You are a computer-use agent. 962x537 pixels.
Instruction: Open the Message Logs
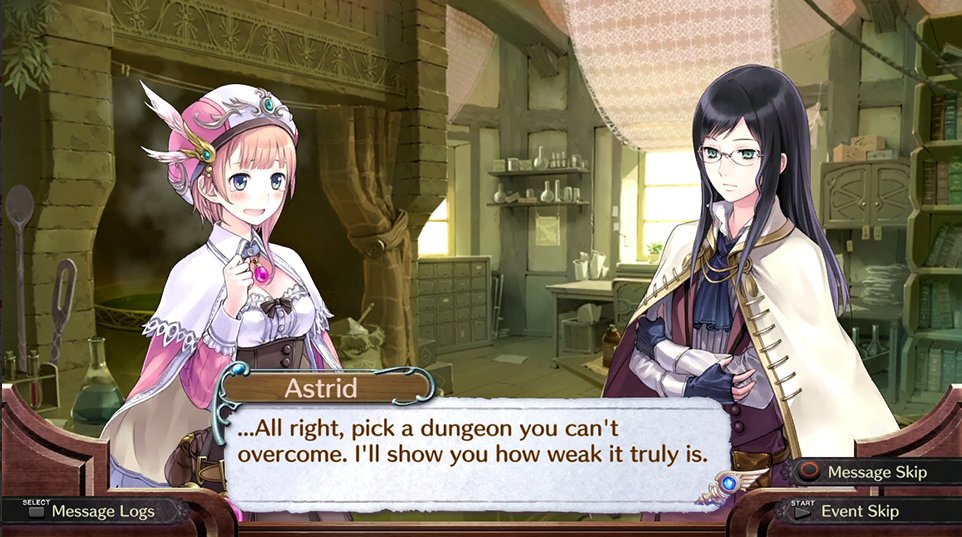point(92,511)
